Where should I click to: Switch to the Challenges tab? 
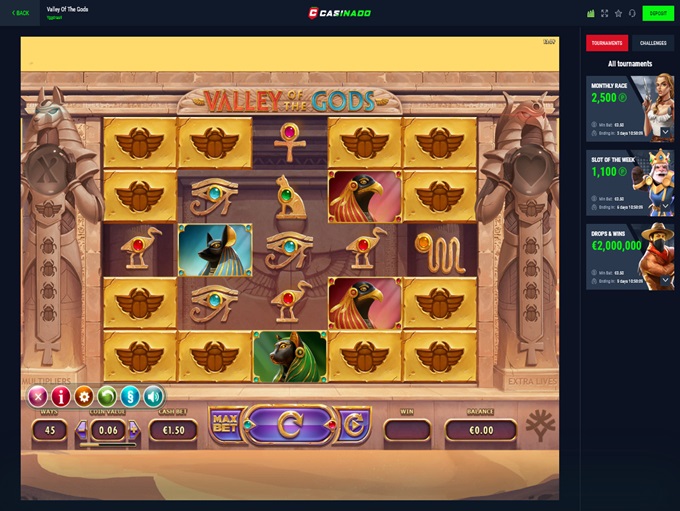[651, 43]
